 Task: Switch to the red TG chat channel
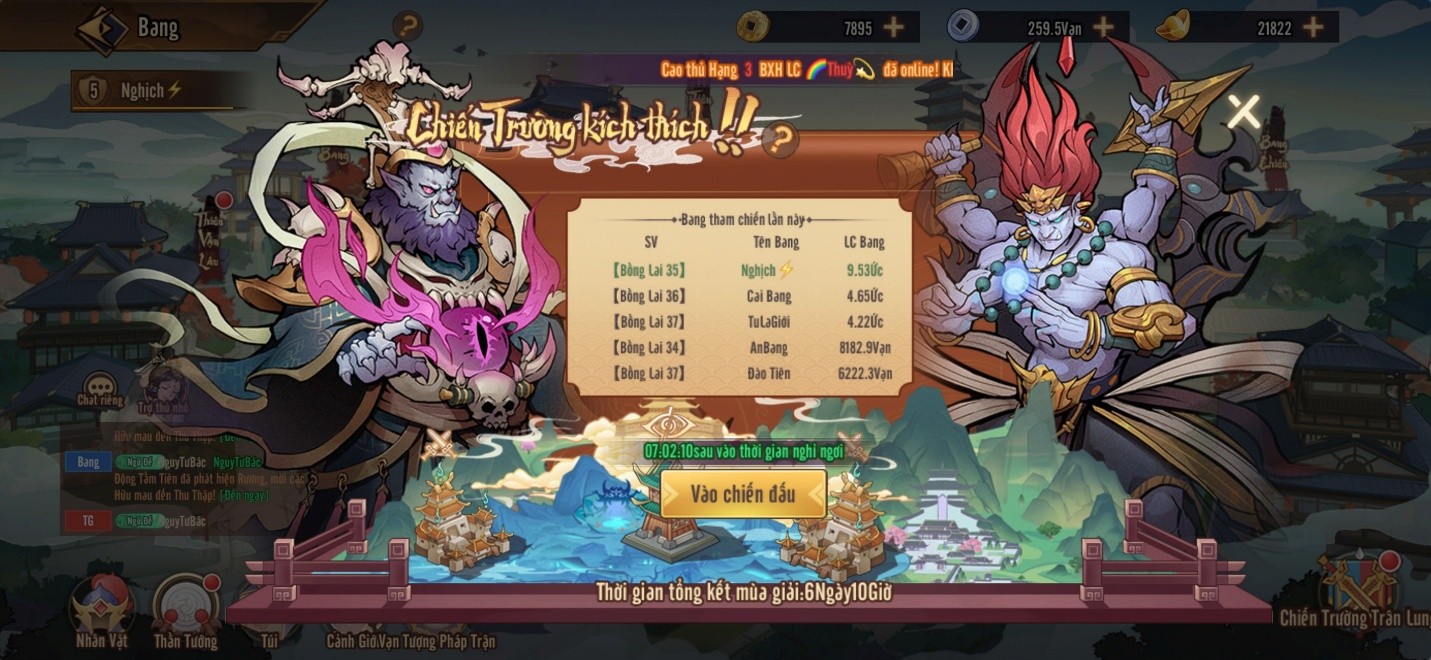88,521
